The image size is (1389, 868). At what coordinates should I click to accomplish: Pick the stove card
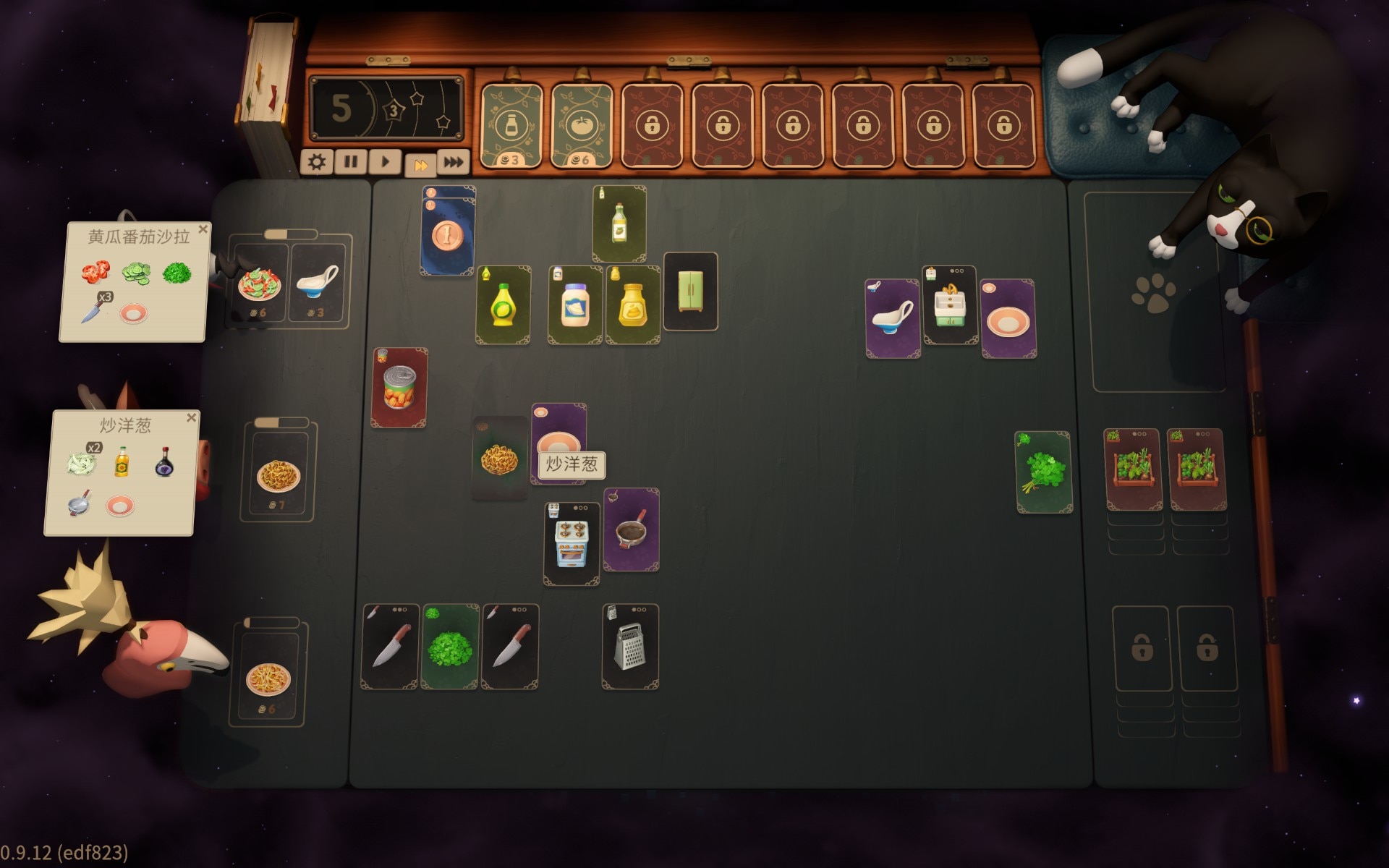coord(572,544)
